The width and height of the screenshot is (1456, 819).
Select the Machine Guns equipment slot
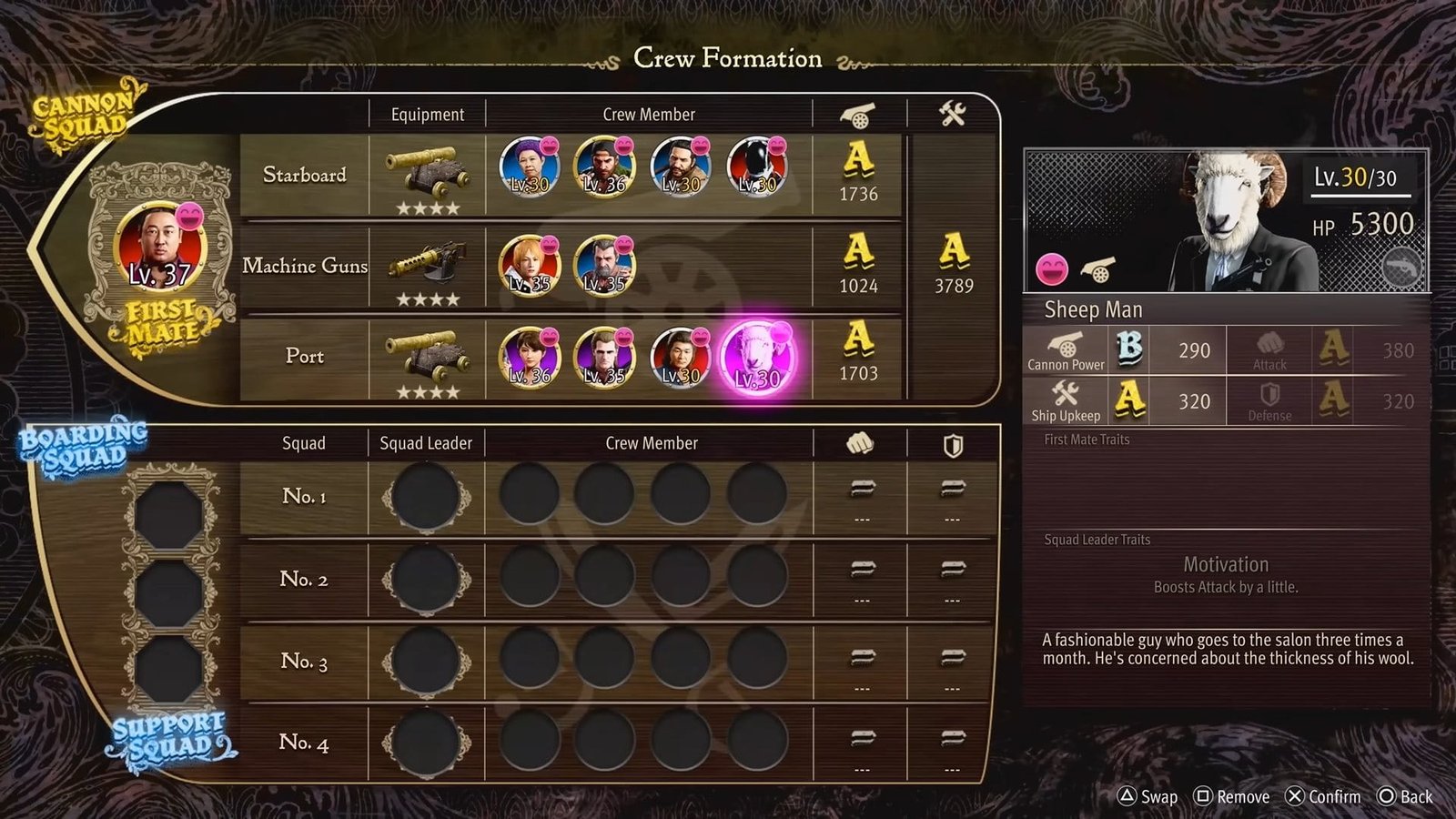tap(428, 267)
